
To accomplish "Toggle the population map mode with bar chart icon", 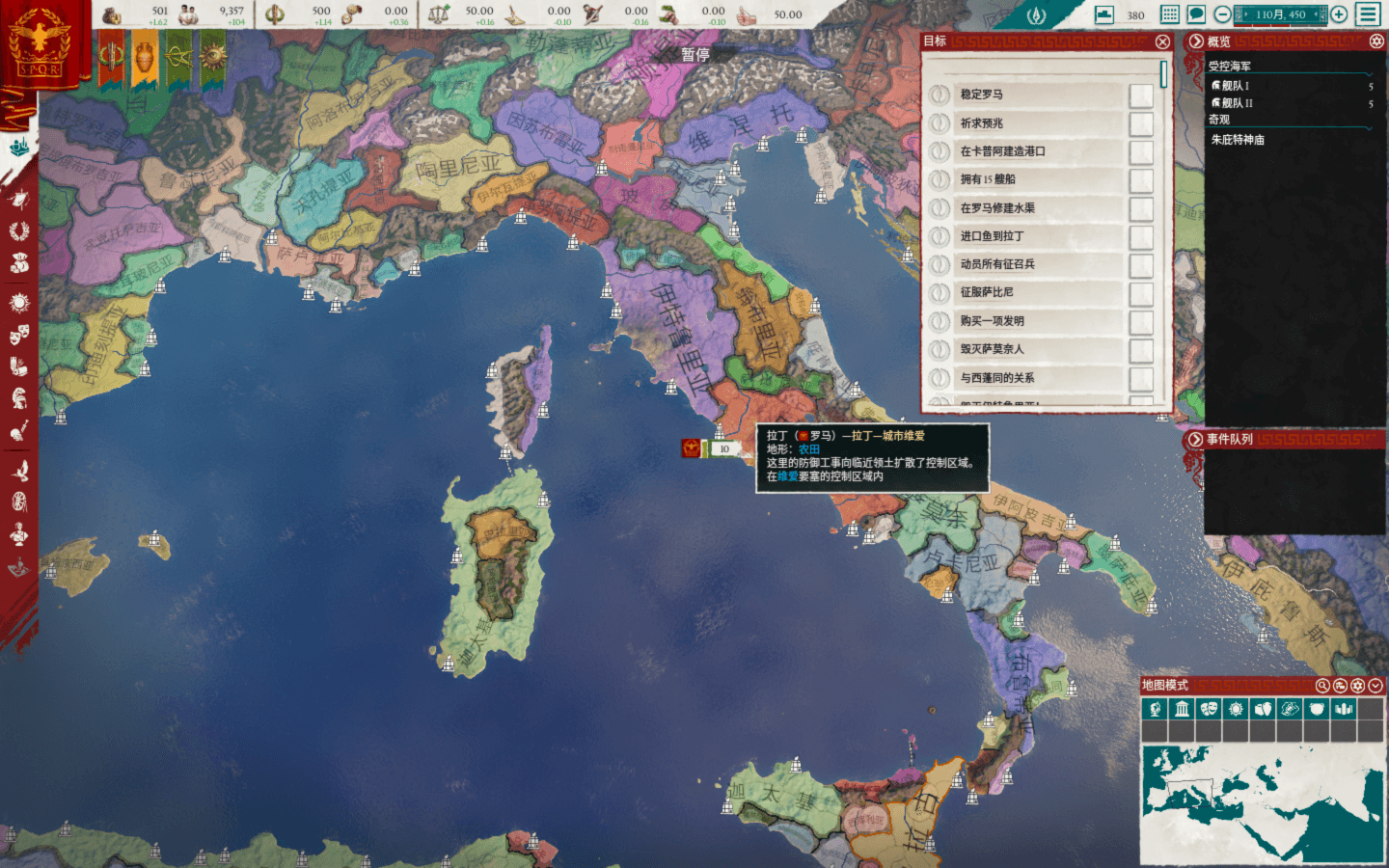I will [x=1343, y=709].
